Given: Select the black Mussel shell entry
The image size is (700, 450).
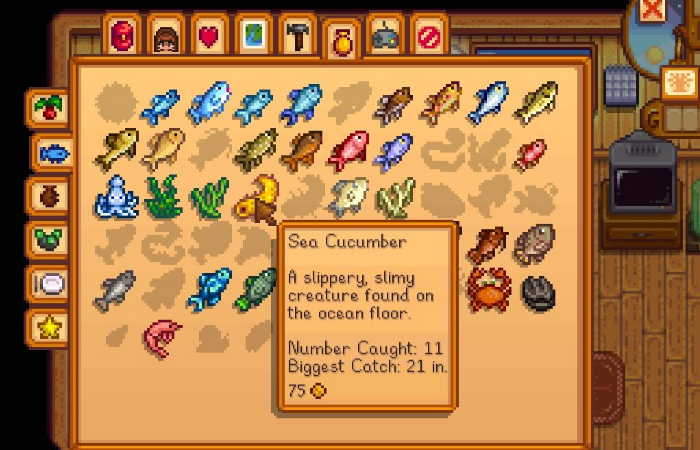Looking at the screenshot, I should point(537,290).
